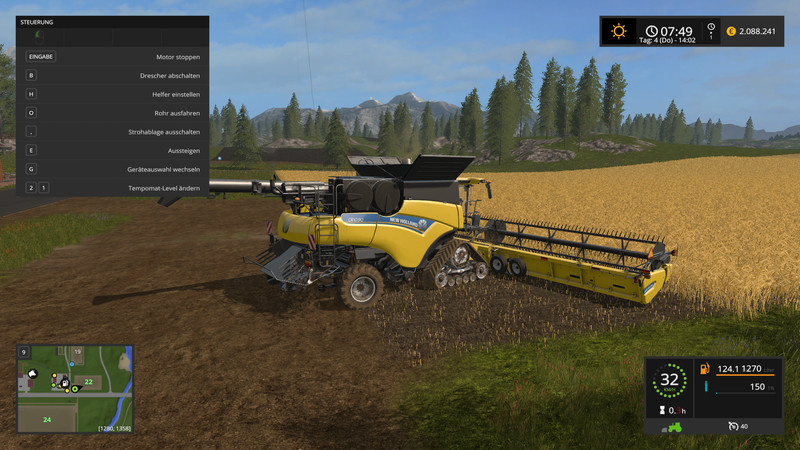This screenshot has width=800, height=450.
Task: Open the minimap in the corner
Action: tap(75, 389)
